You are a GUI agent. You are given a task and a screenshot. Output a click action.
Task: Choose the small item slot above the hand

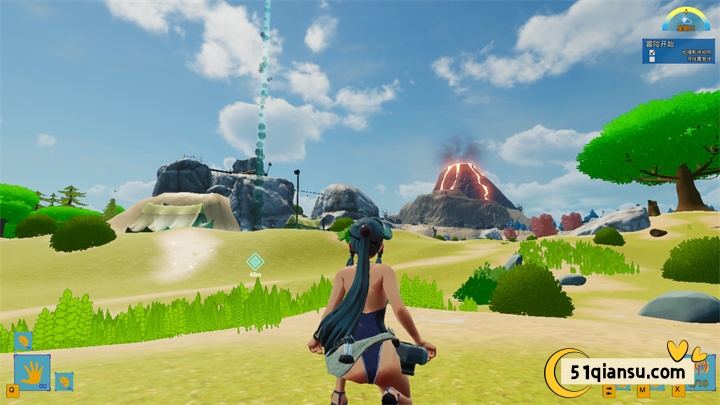22,341
